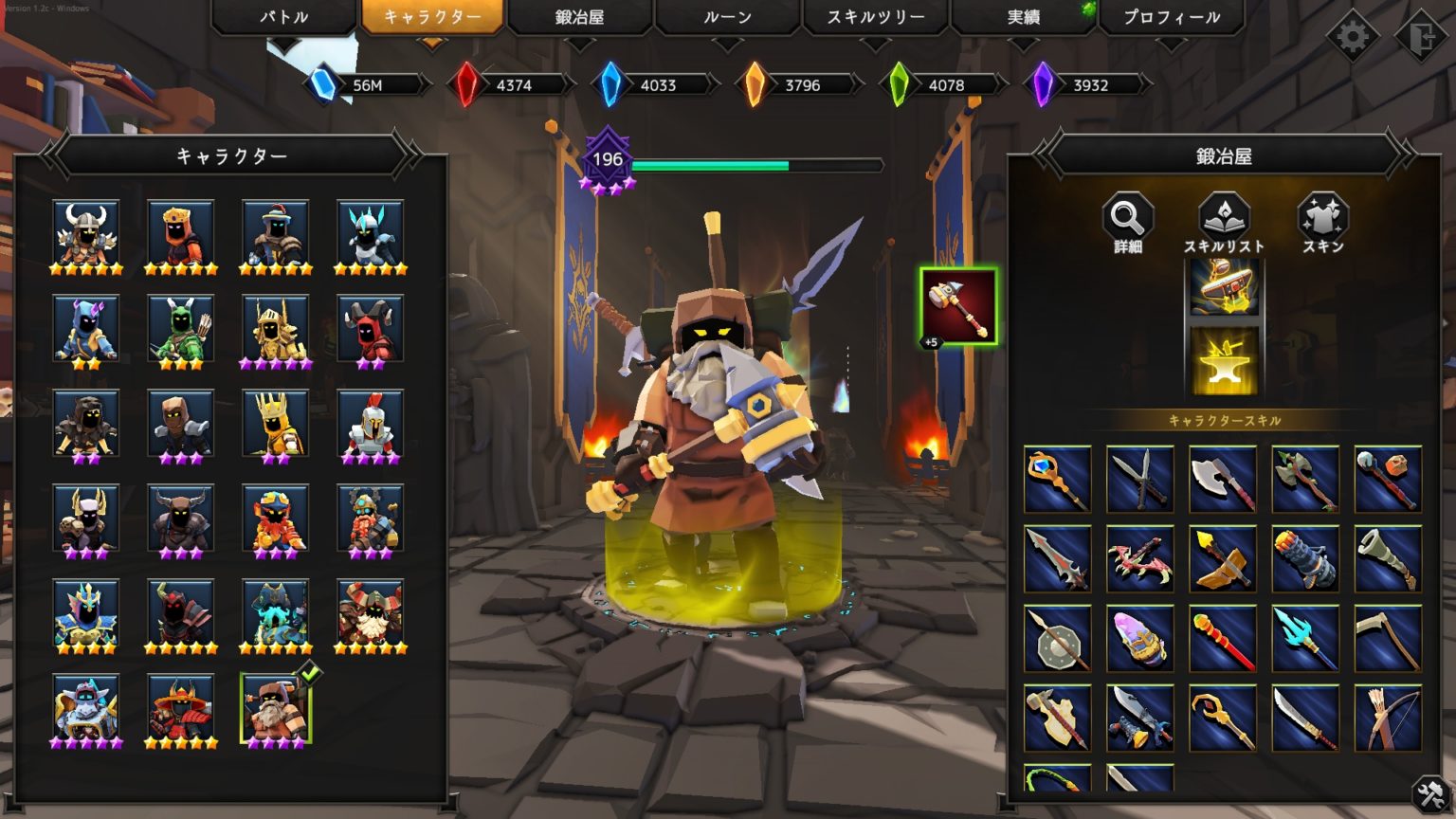Open the スキン skin menu
This screenshot has height=819, width=1456.
click(1322, 223)
